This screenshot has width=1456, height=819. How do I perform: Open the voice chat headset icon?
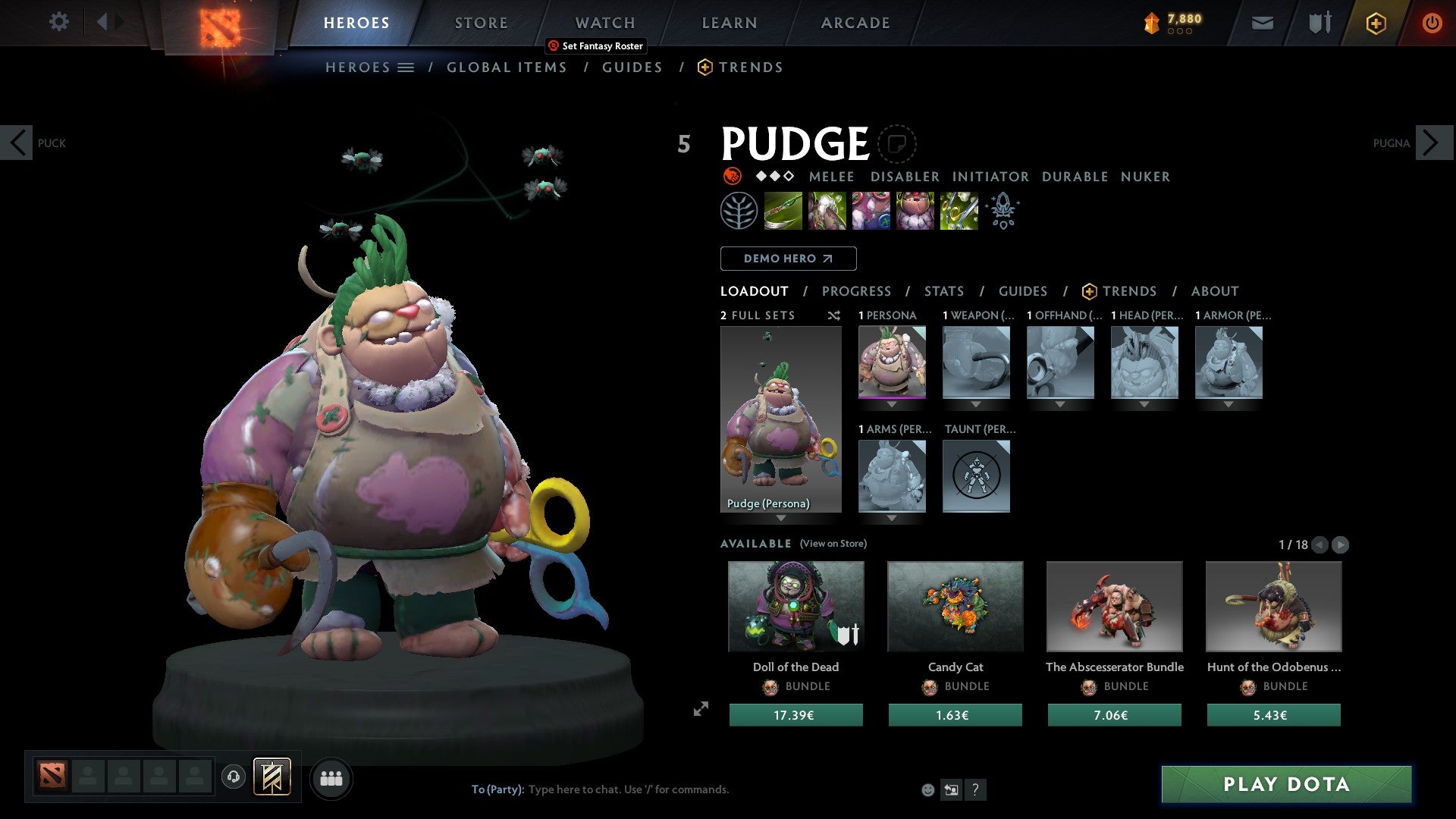(232, 778)
